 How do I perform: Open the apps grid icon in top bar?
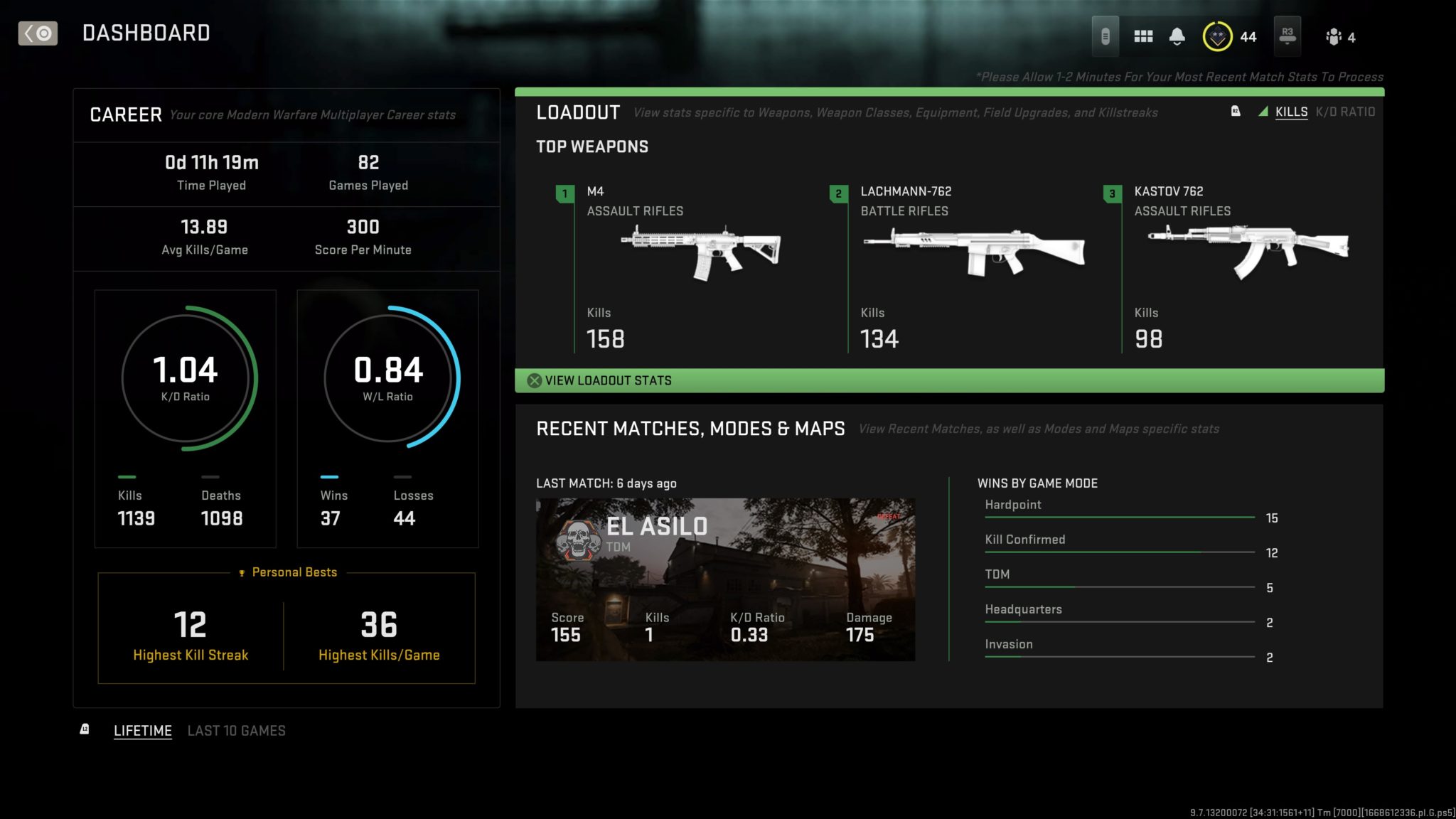pos(1144,35)
